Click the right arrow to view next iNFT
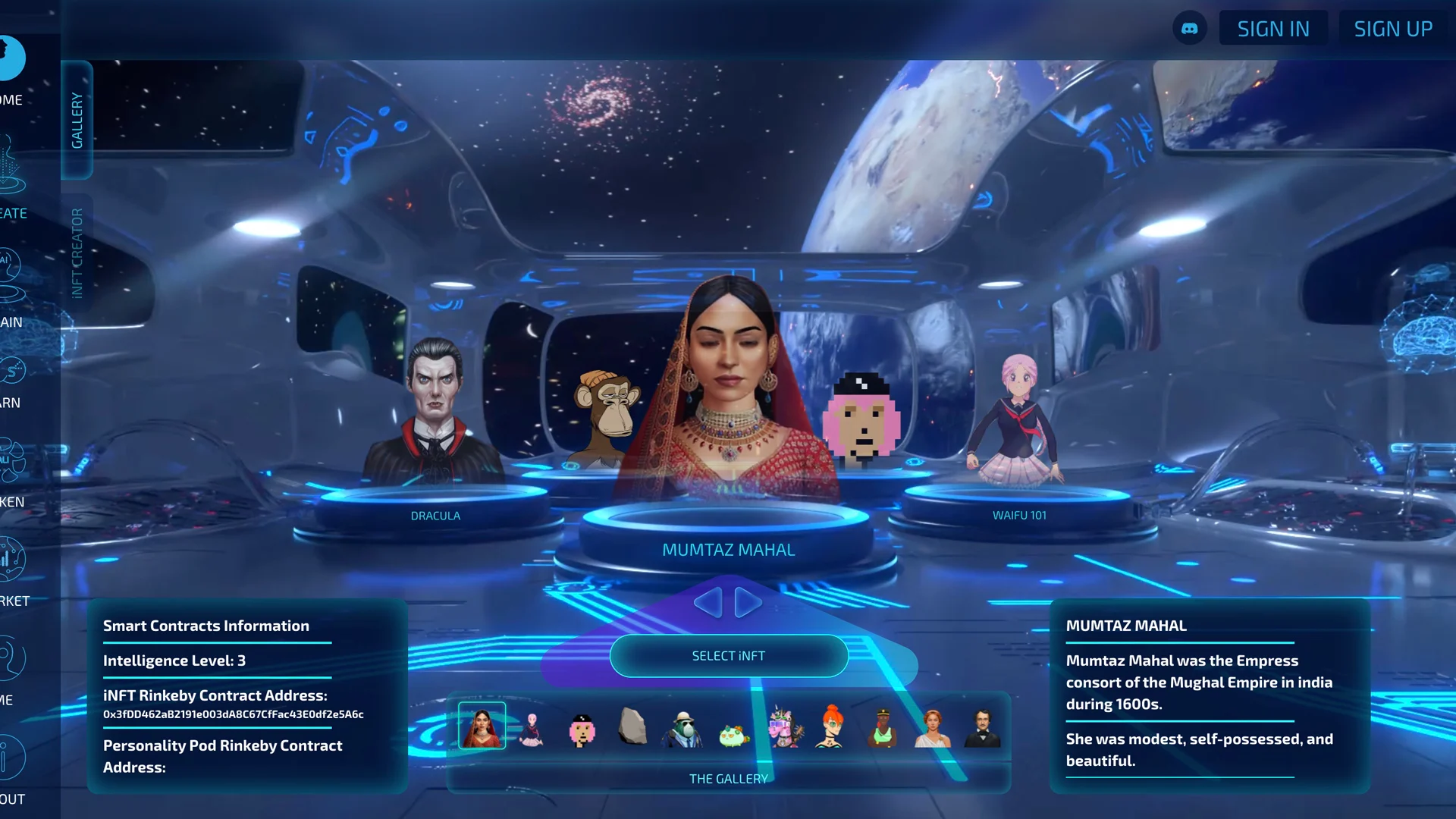Image resolution: width=1456 pixels, height=819 pixels. [745, 602]
